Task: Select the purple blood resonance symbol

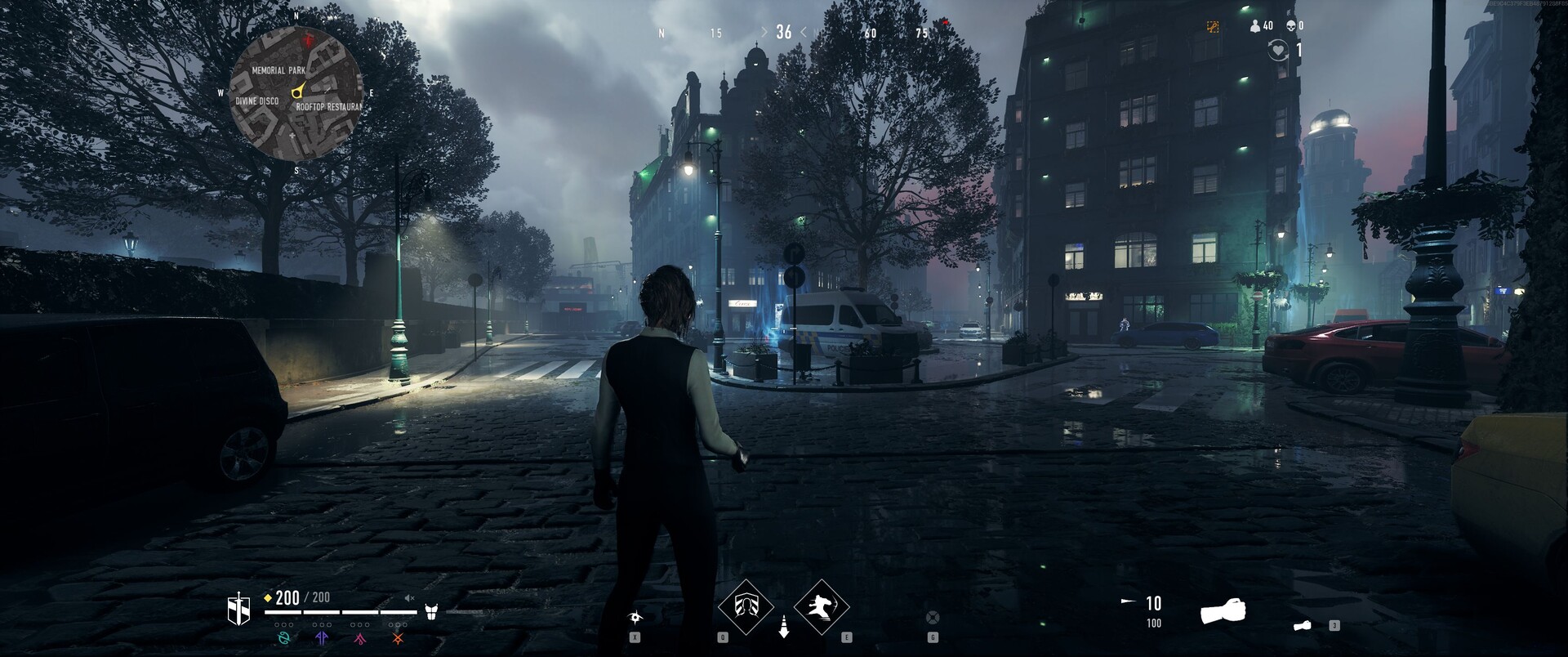Action: (x=322, y=638)
